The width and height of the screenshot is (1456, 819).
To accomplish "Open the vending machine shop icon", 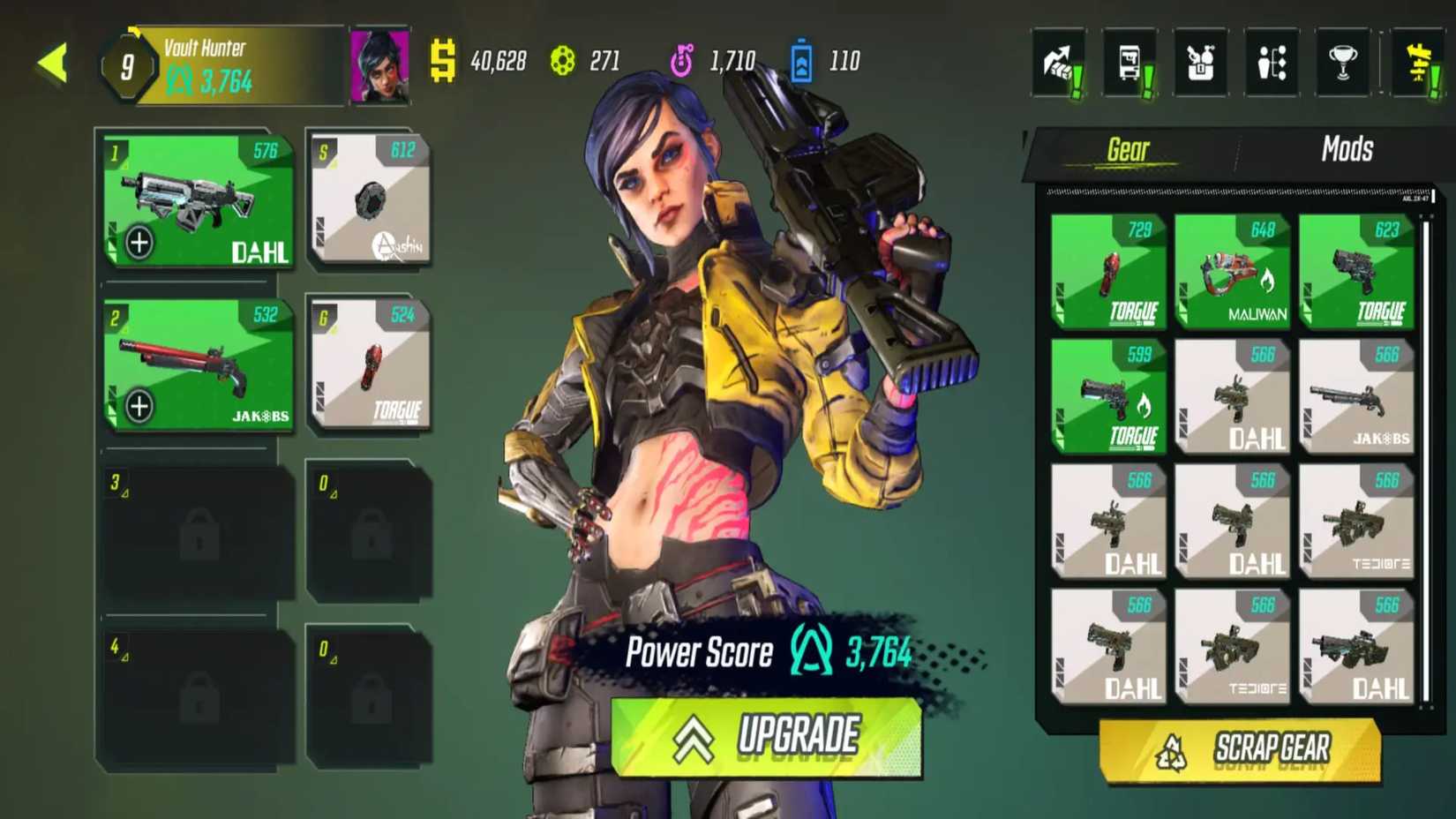I will [1129, 62].
